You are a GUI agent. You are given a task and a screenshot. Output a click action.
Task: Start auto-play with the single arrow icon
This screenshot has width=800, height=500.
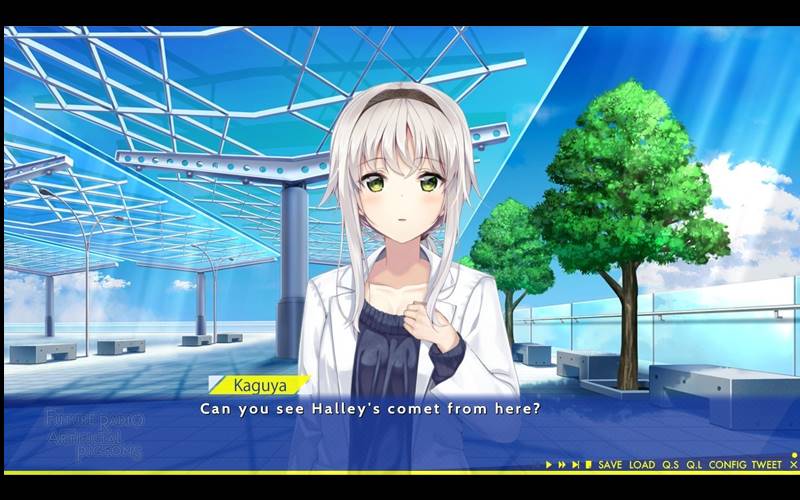[549, 465]
